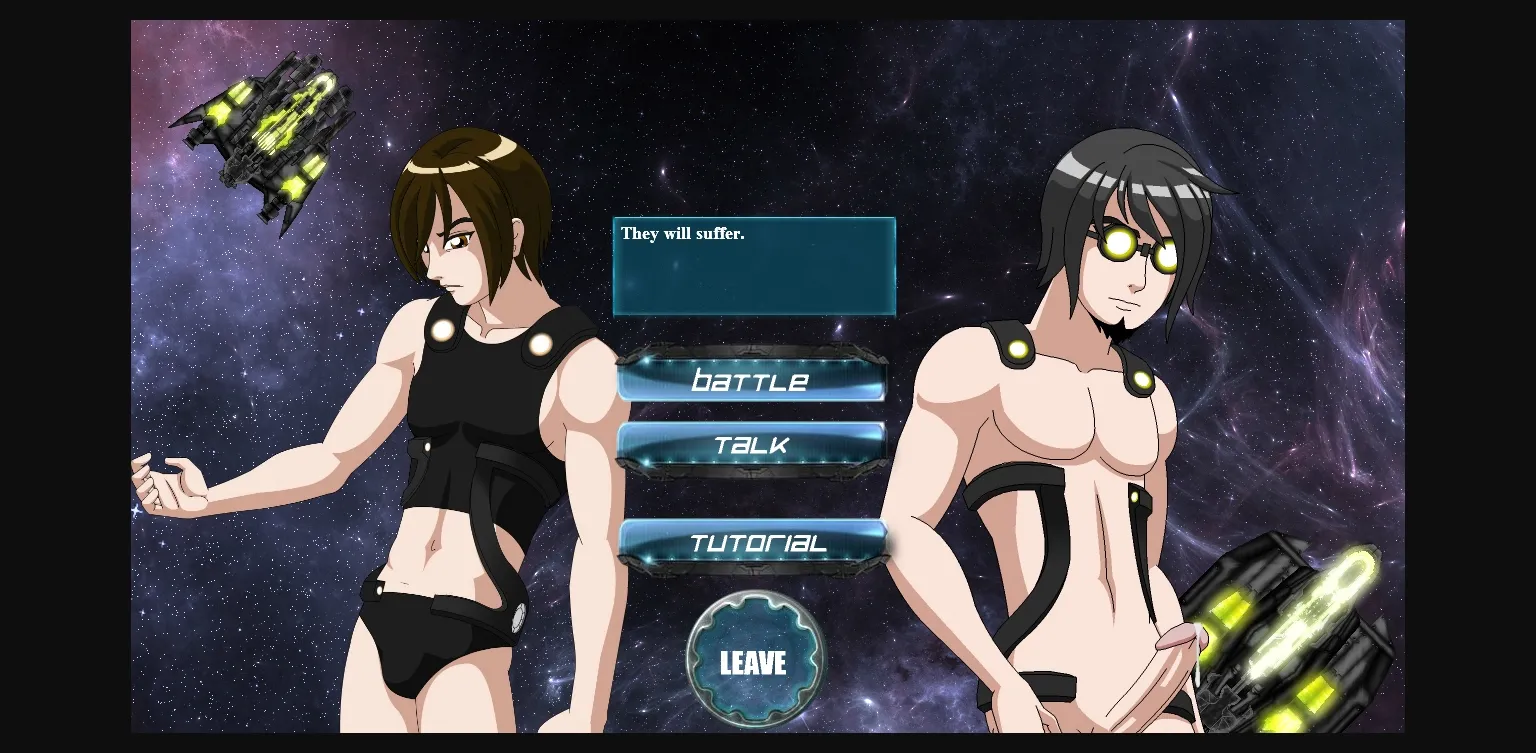This screenshot has width=1536, height=753.
Task: Click the dialogue box reading 'They will suffer.'
Action: [754, 265]
